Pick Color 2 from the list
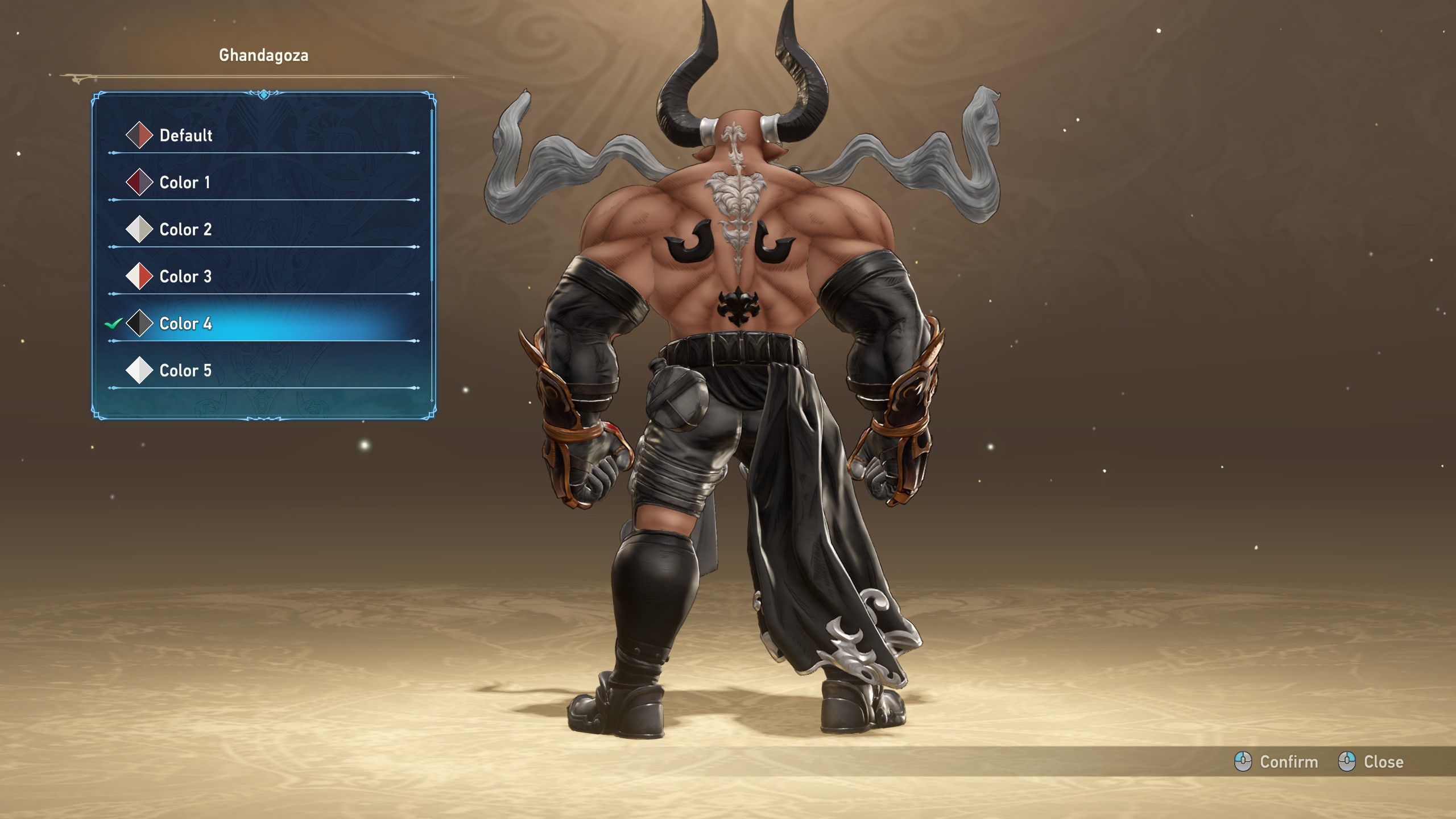The width and height of the screenshot is (1456, 819). [185, 230]
